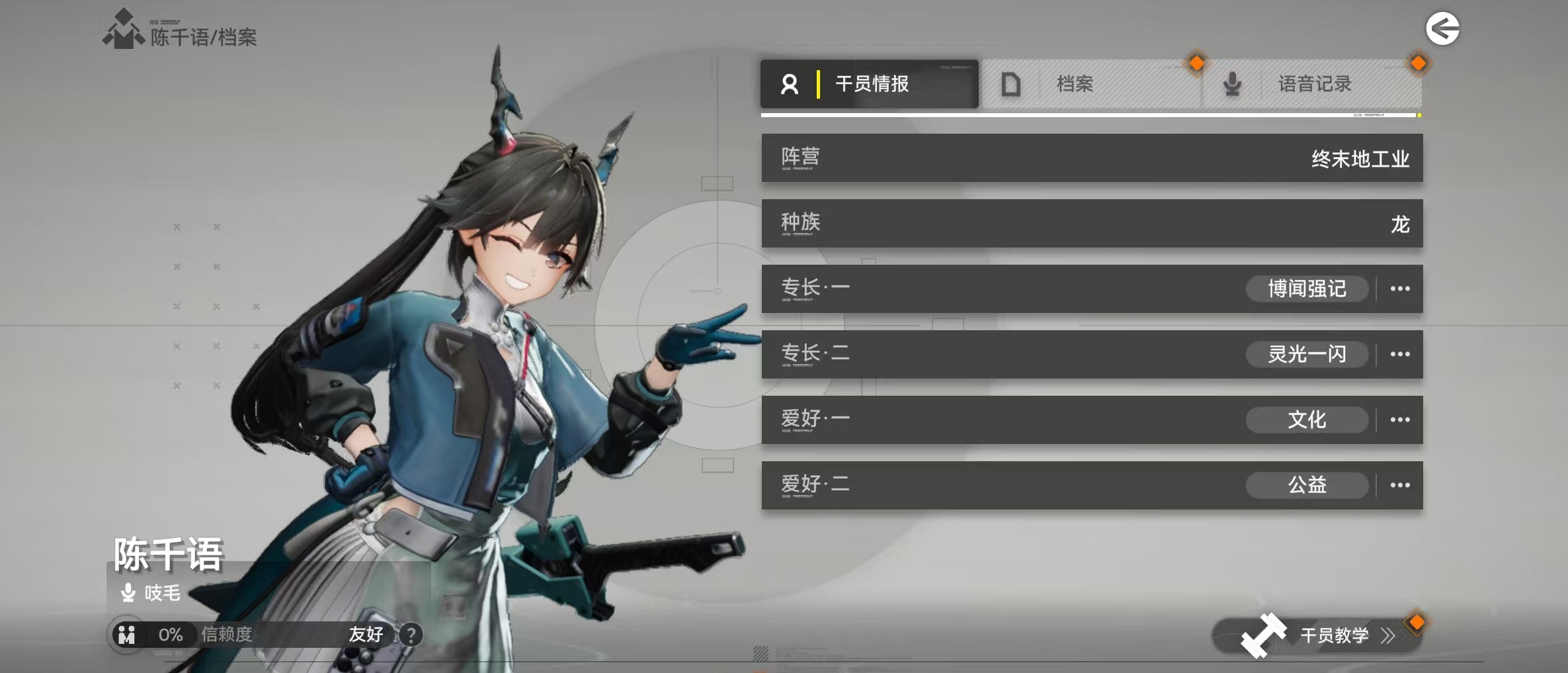Switch to the 语音记录 tab
This screenshot has width=1568, height=673.
1312,84
